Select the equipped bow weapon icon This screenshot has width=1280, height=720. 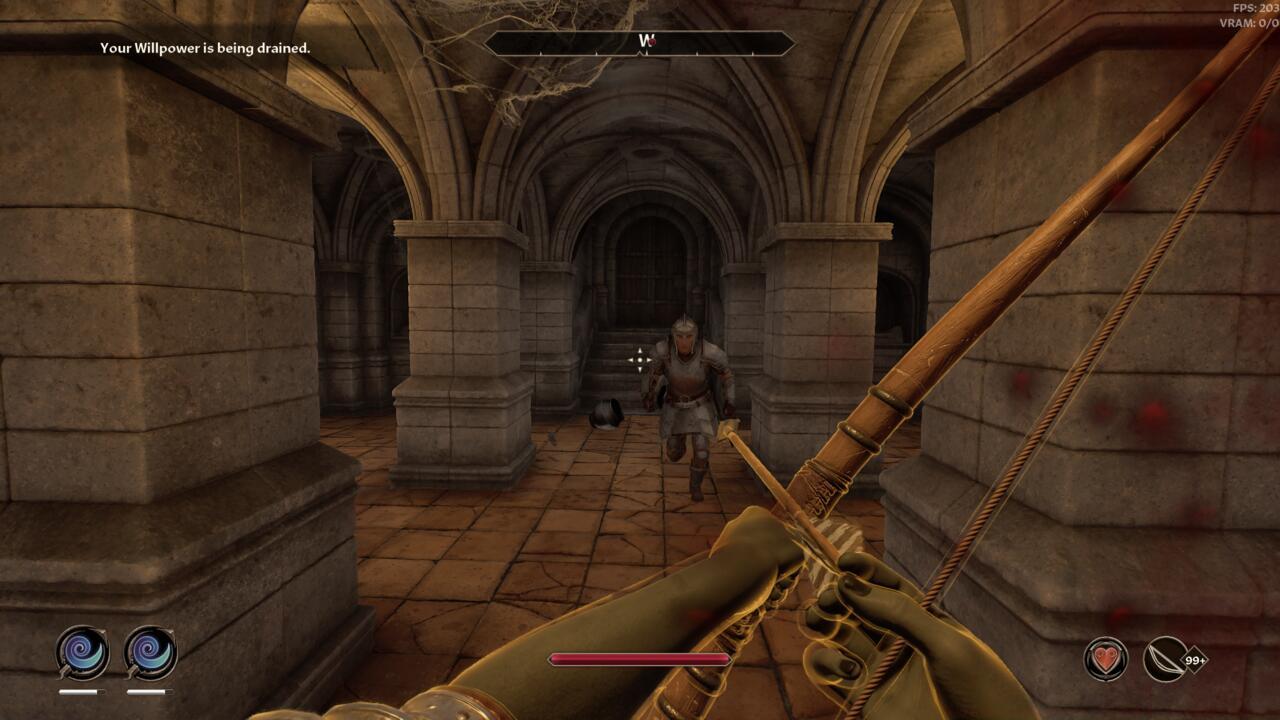1166,659
